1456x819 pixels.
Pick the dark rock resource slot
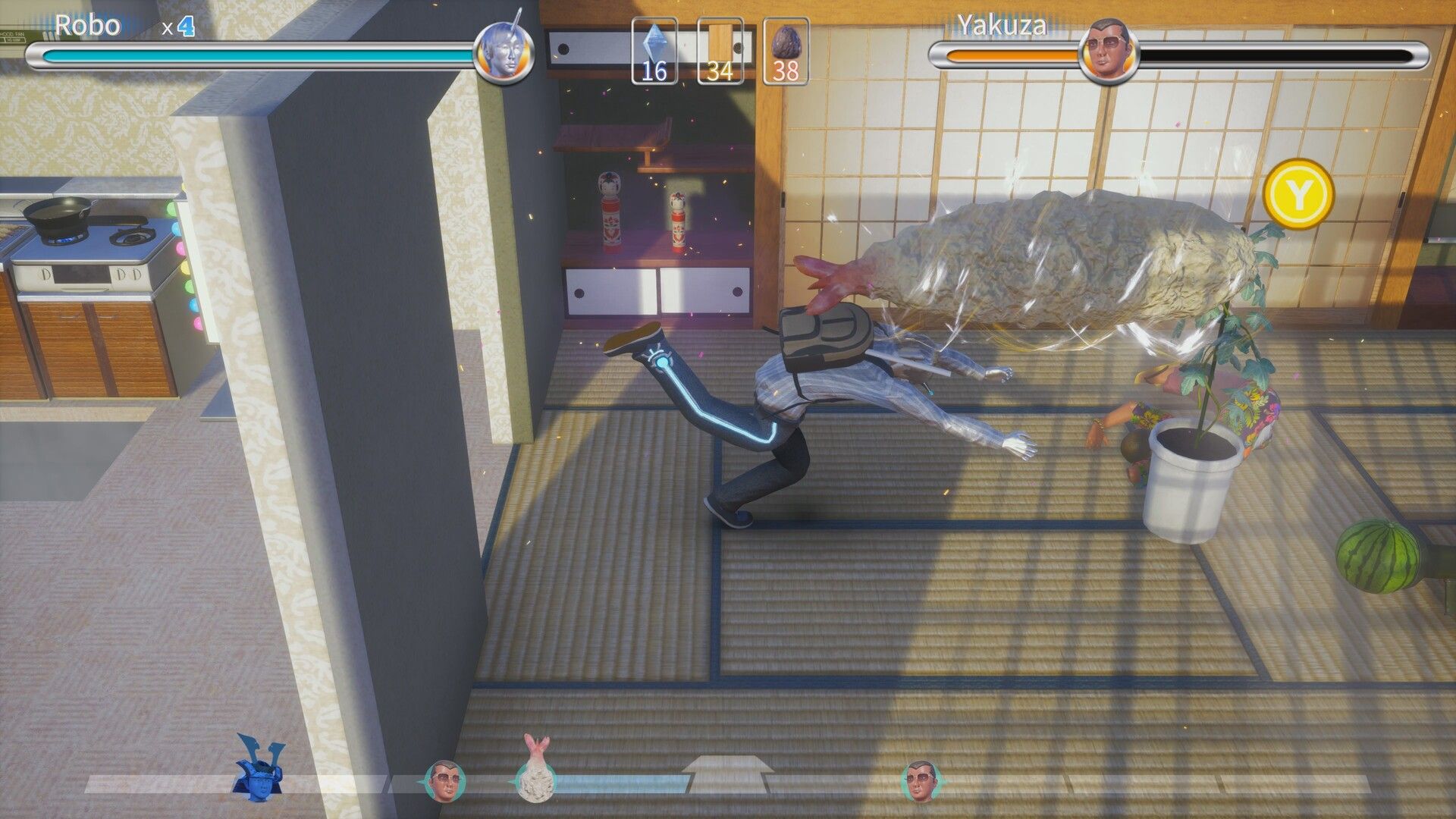(x=786, y=50)
